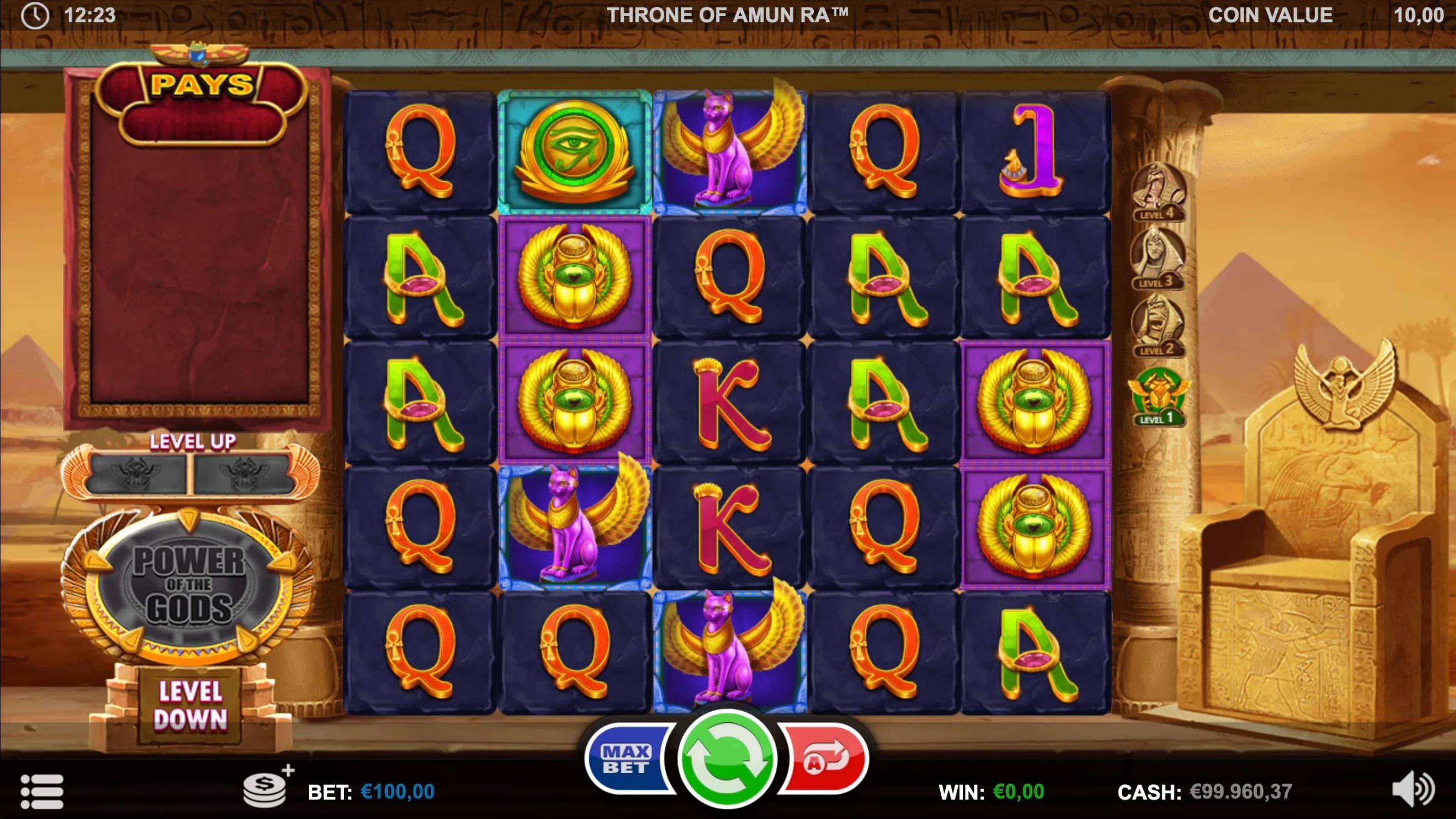The width and height of the screenshot is (1456, 819).
Task: Set the maximum bet with Max Bet
Action: [x=626, y=759]
